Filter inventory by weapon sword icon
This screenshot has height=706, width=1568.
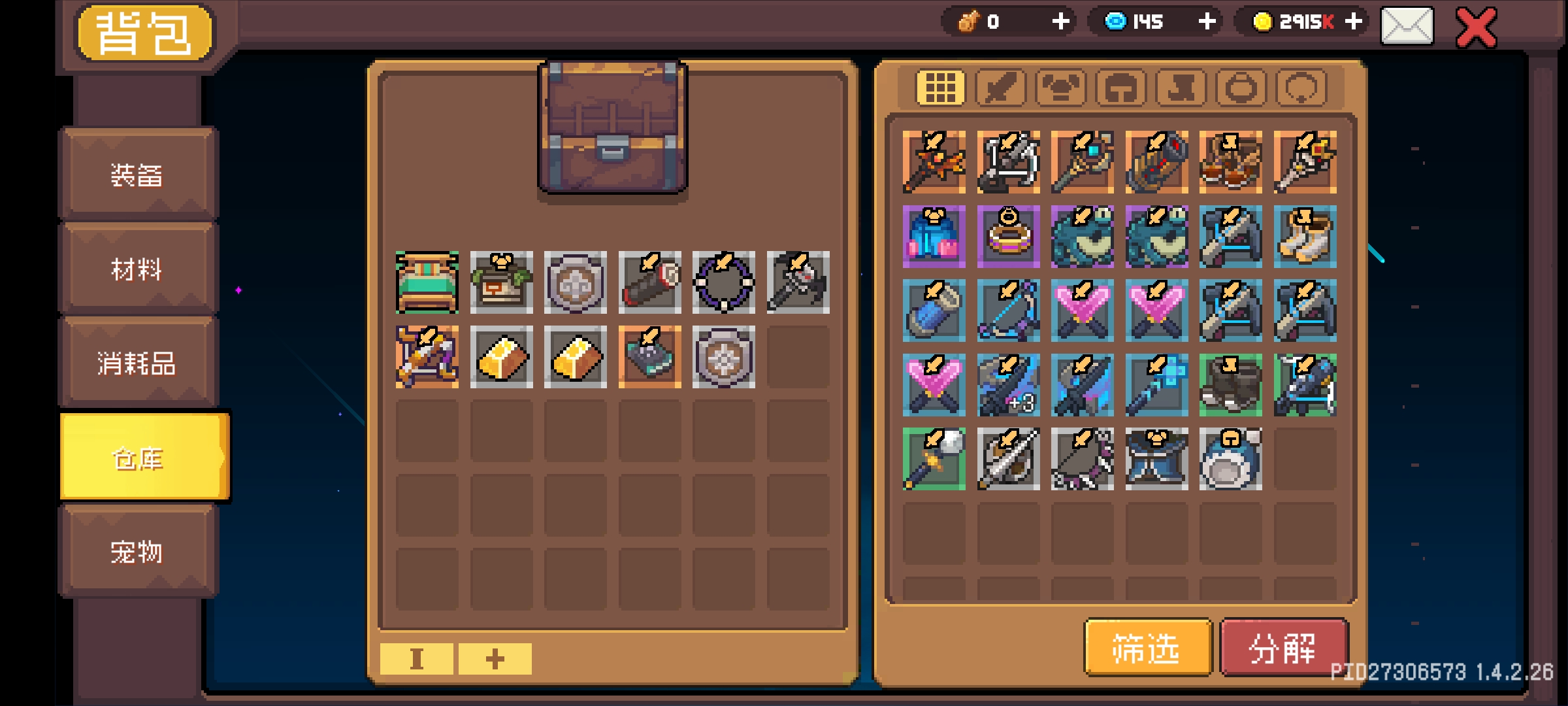(1000, 88)
